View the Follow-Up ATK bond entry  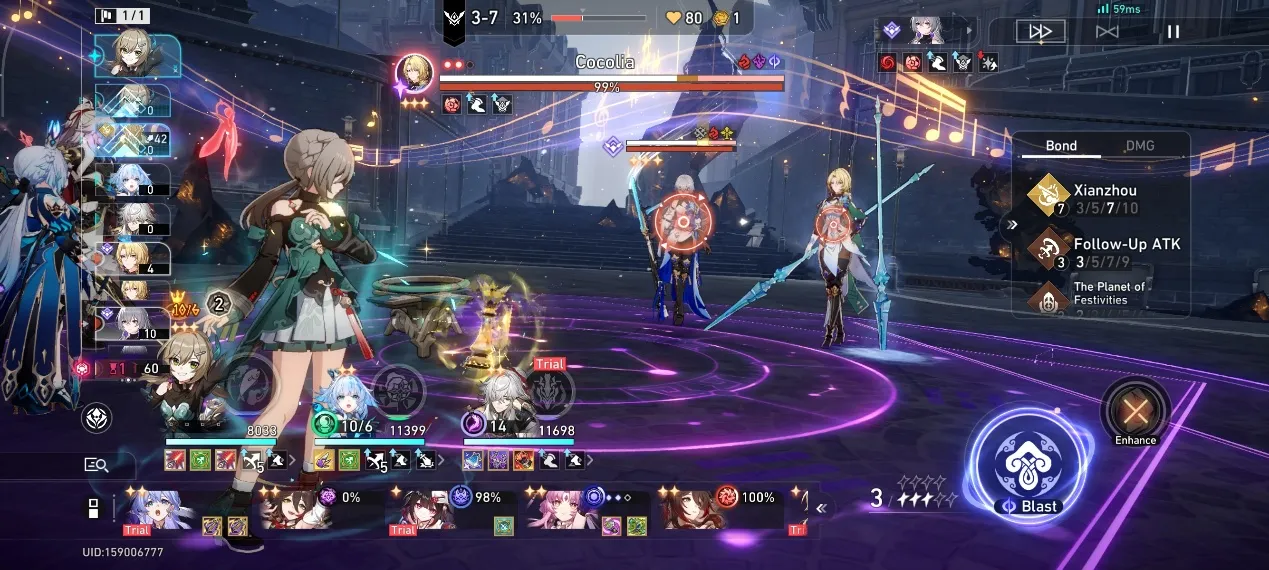1100,252
